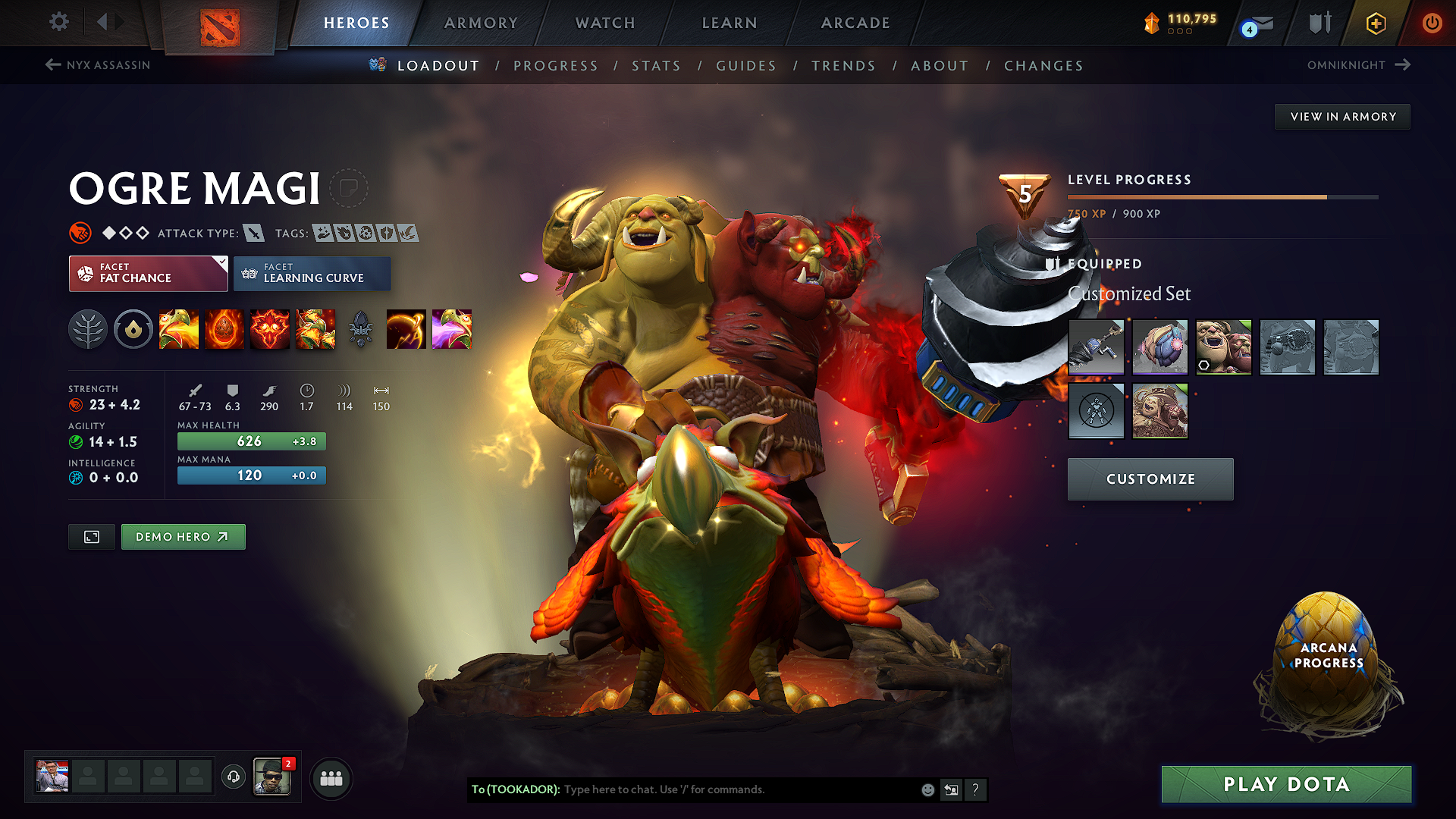Select the Fireblast ability icon

[179, 329]
